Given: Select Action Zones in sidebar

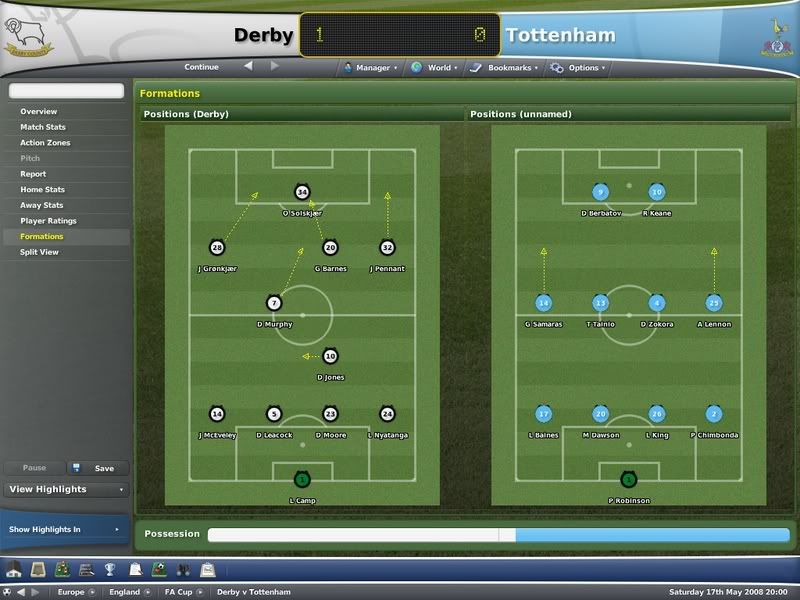Looking at the screenshot, I should tap(46, 143).
